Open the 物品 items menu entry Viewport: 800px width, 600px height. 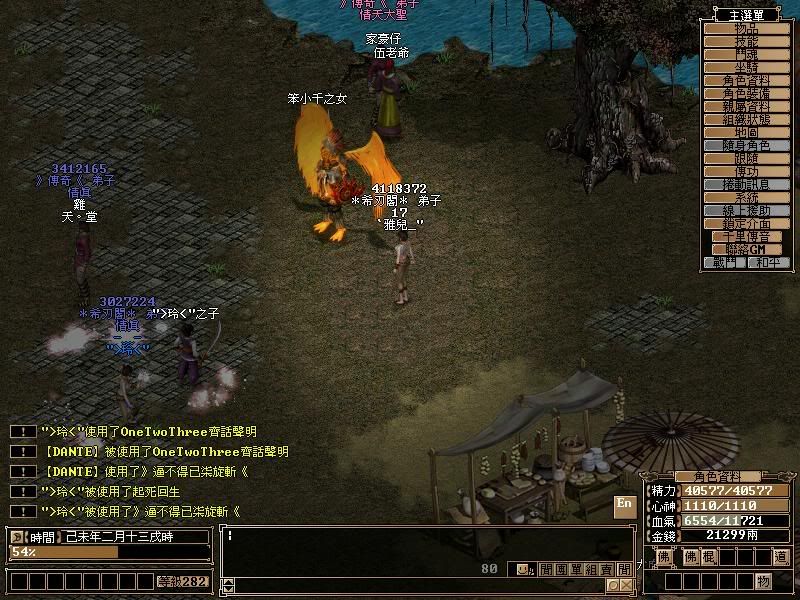tap(746, 29)
